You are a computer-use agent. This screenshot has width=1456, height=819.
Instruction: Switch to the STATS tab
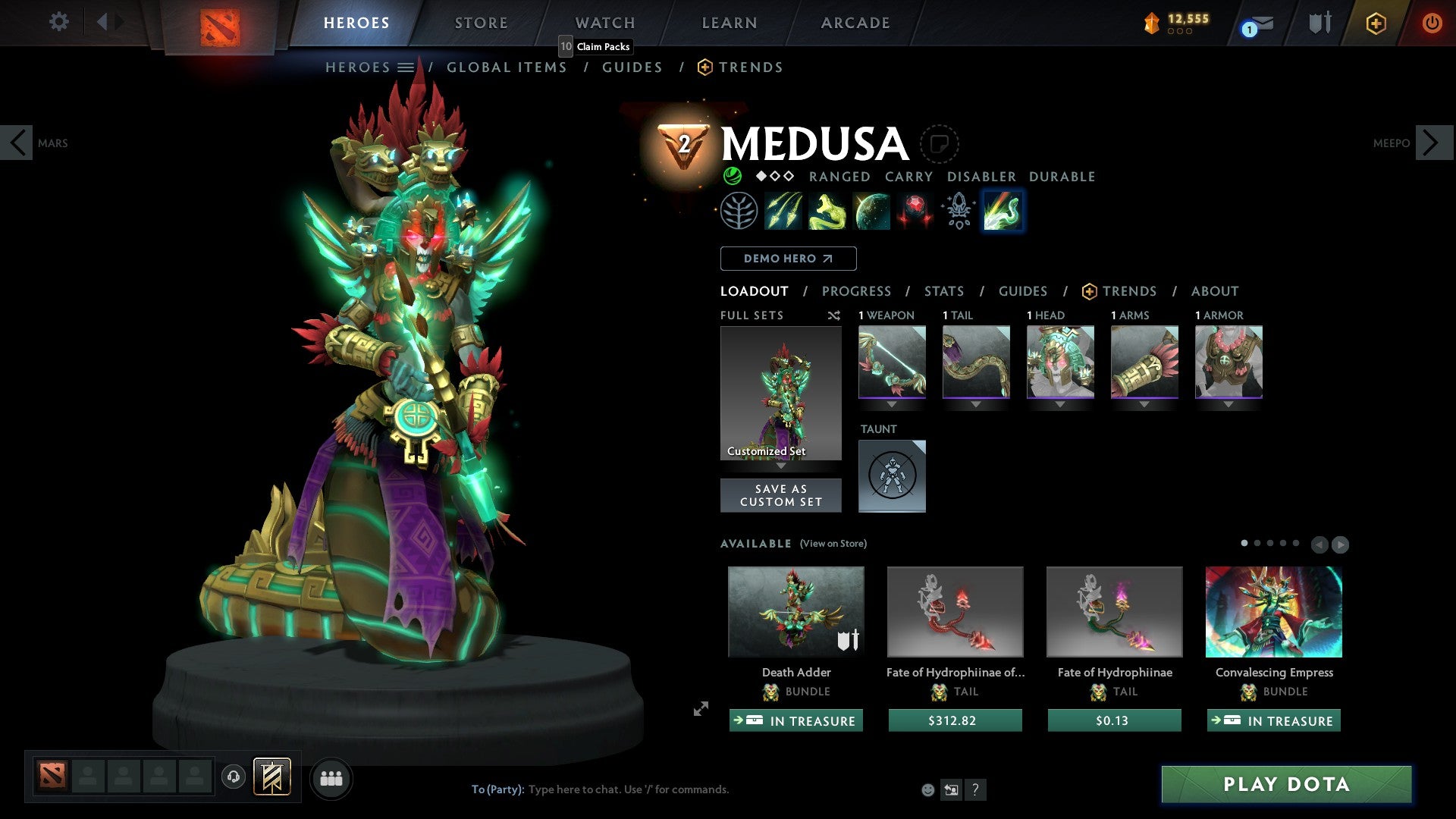pyautogui.click(x=943, y=290)
